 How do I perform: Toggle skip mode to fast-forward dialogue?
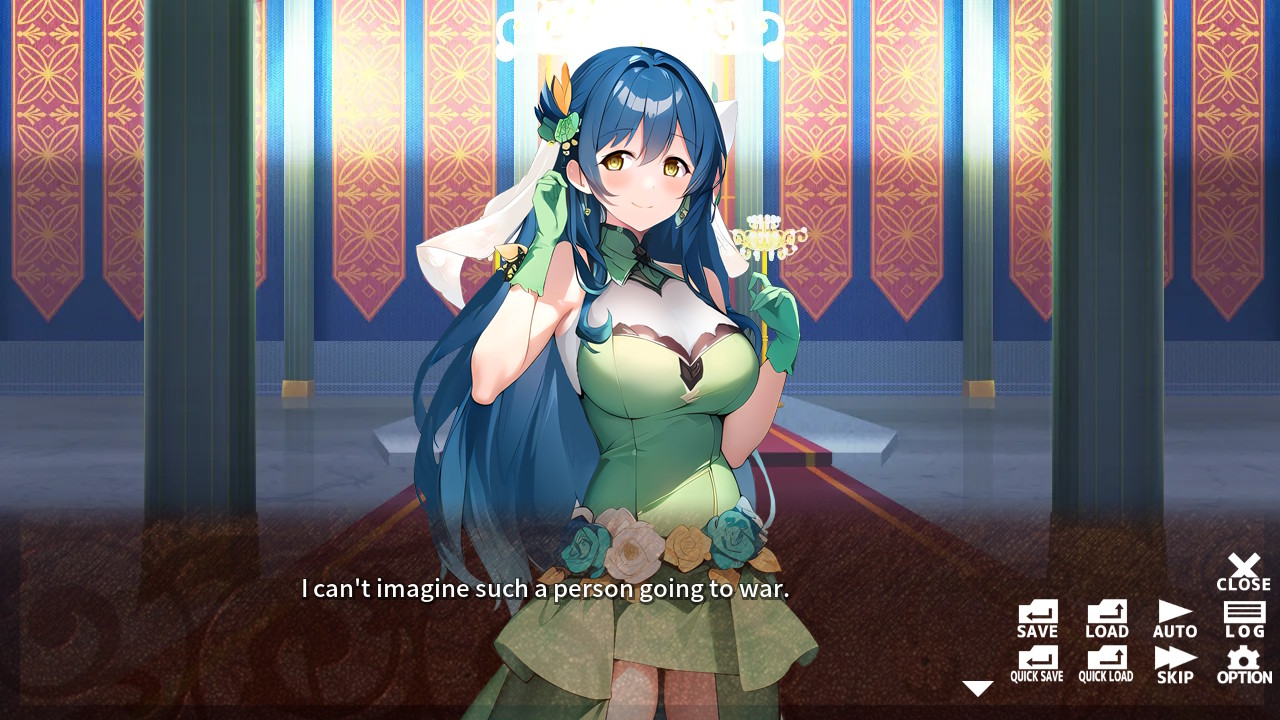(x=1174, y=660)
